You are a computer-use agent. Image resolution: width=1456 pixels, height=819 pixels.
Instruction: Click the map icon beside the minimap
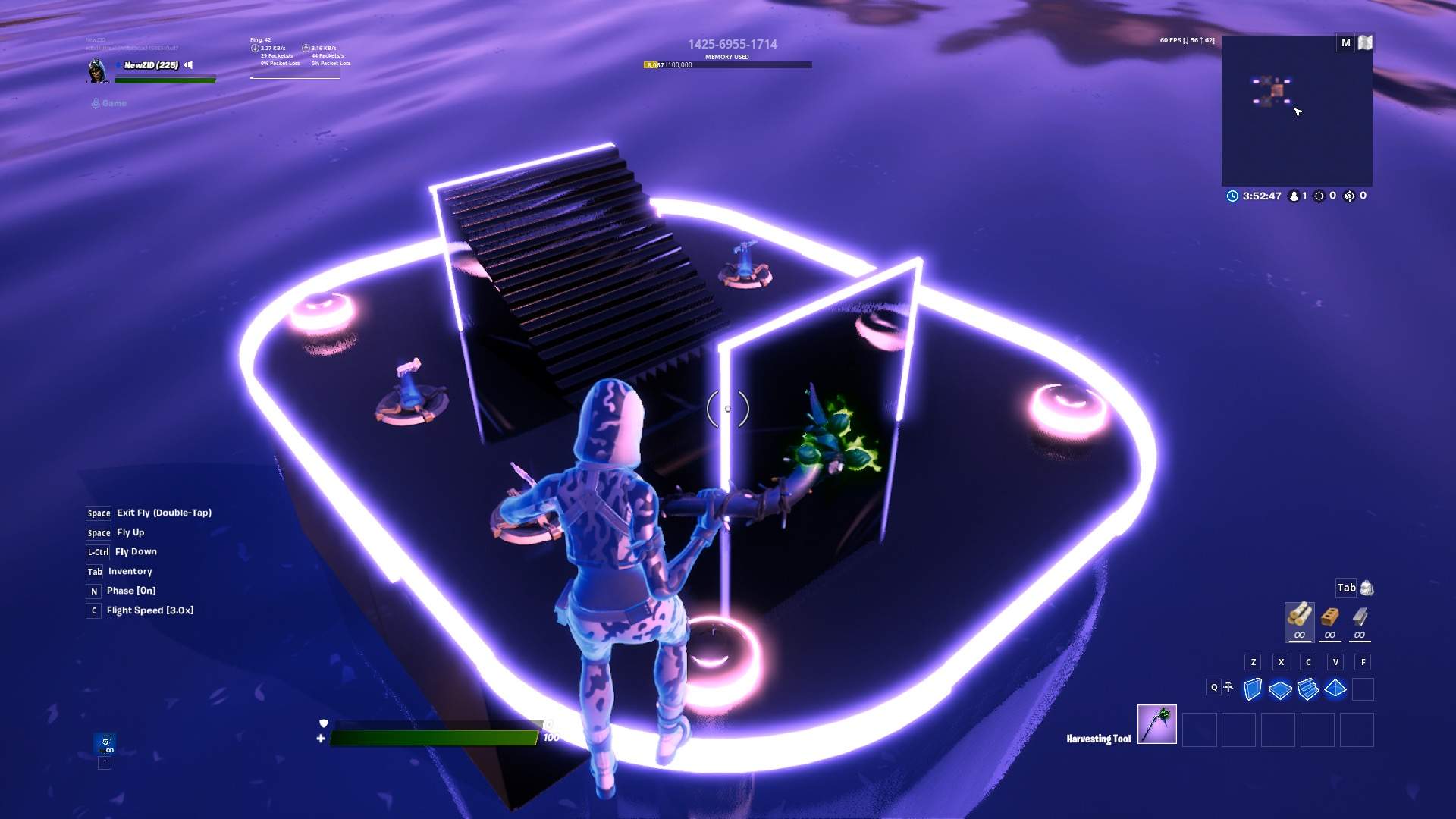1365,43
